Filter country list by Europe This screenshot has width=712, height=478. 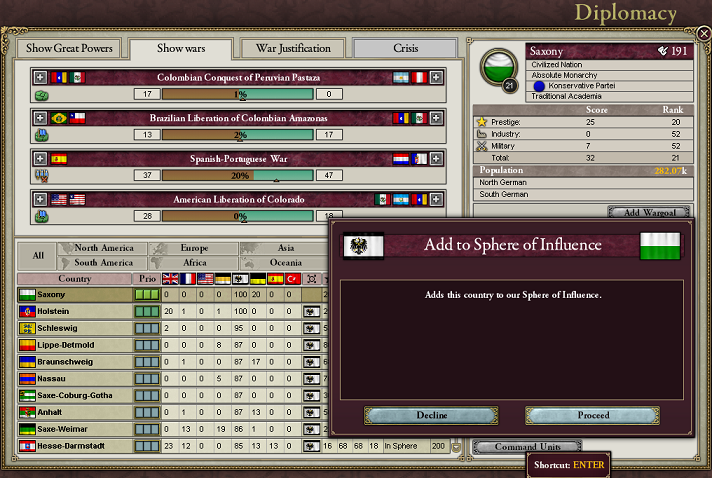193,248
